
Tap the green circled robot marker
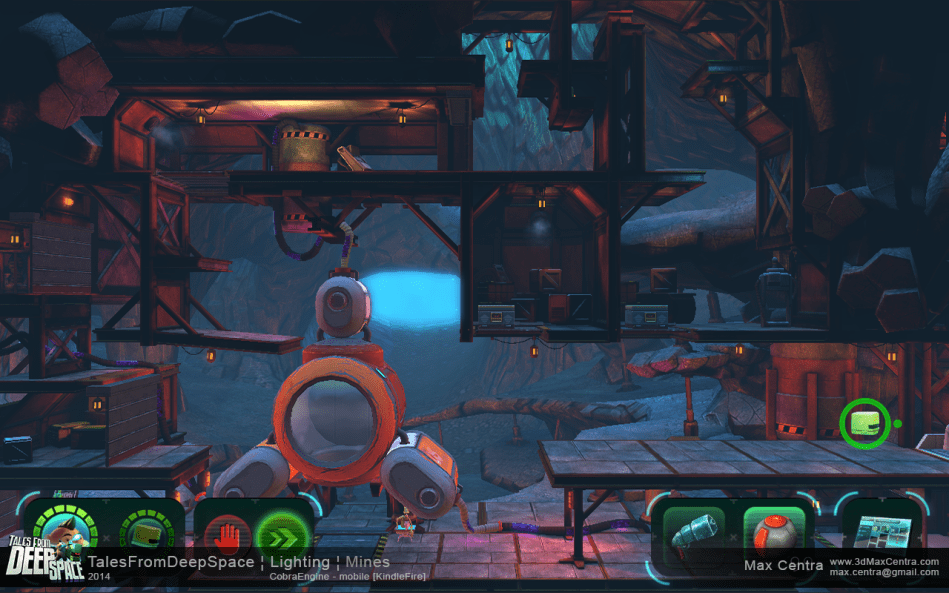[x=865, y=423]
